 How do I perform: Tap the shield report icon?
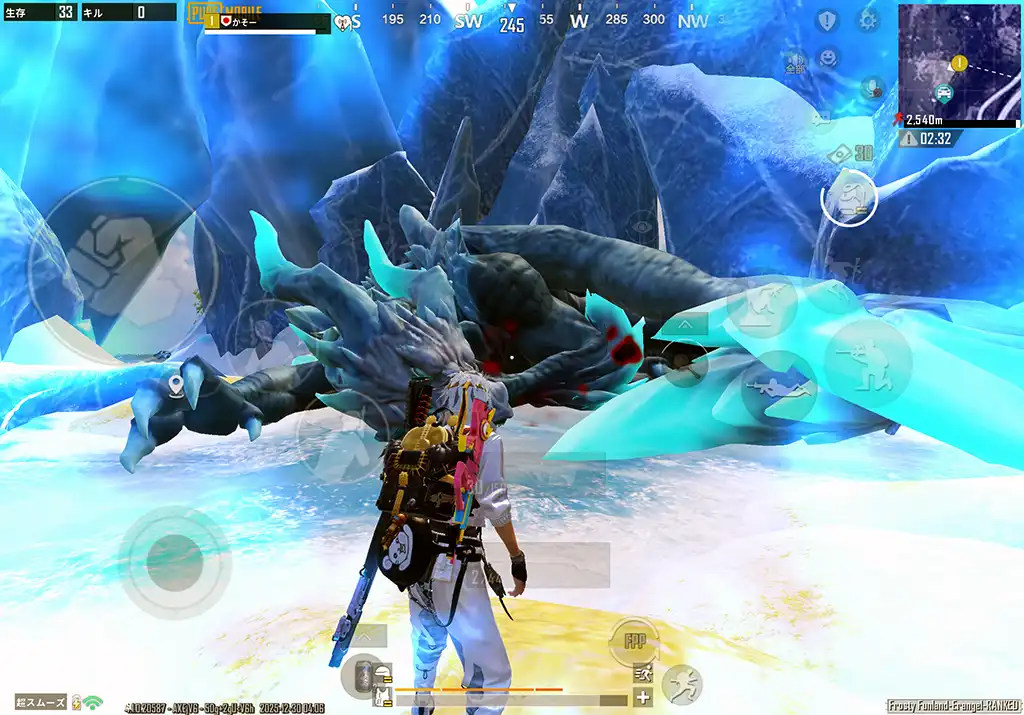click(x=827, y=20)
